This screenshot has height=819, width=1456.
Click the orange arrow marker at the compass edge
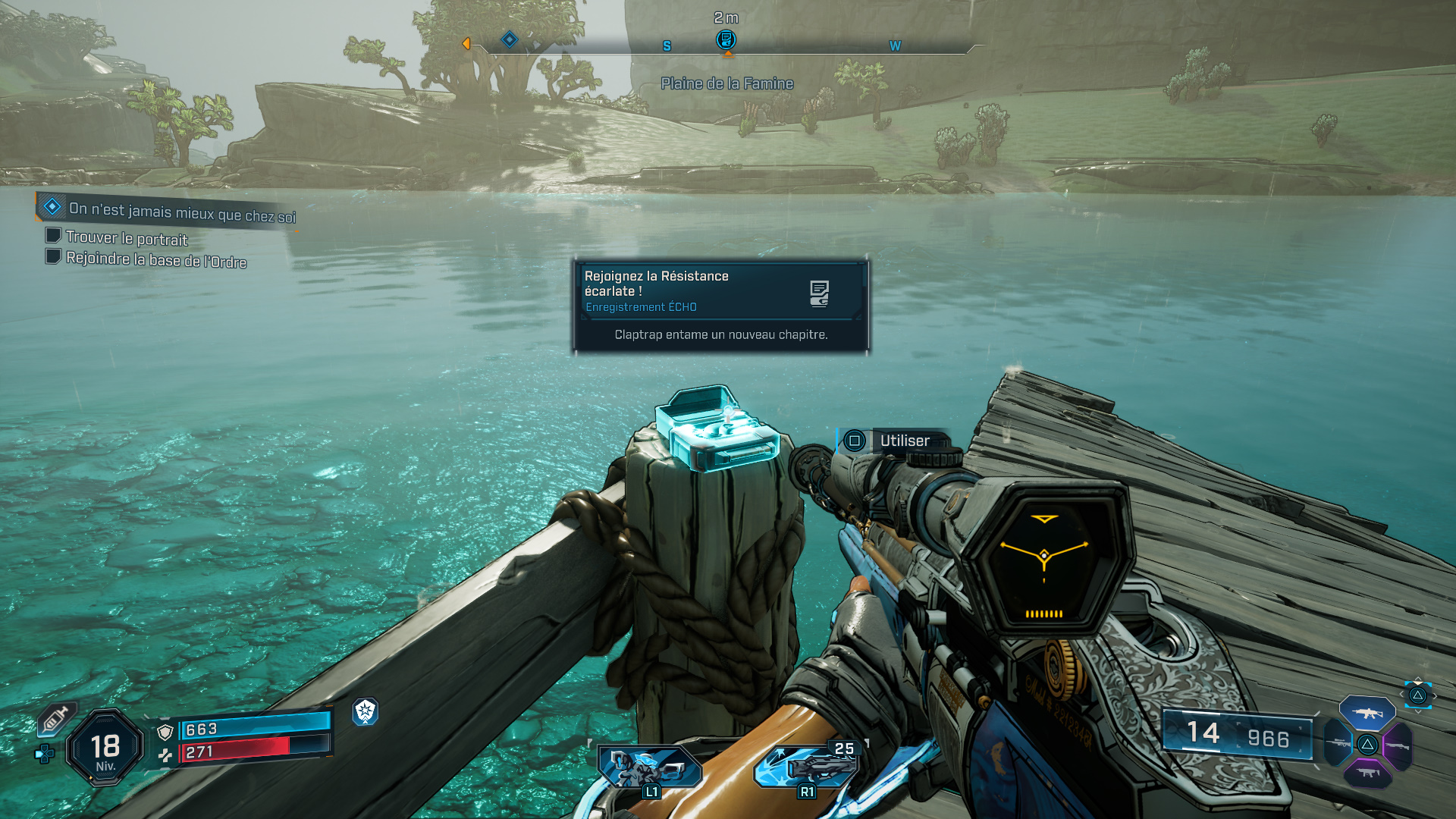coord(466,44)
